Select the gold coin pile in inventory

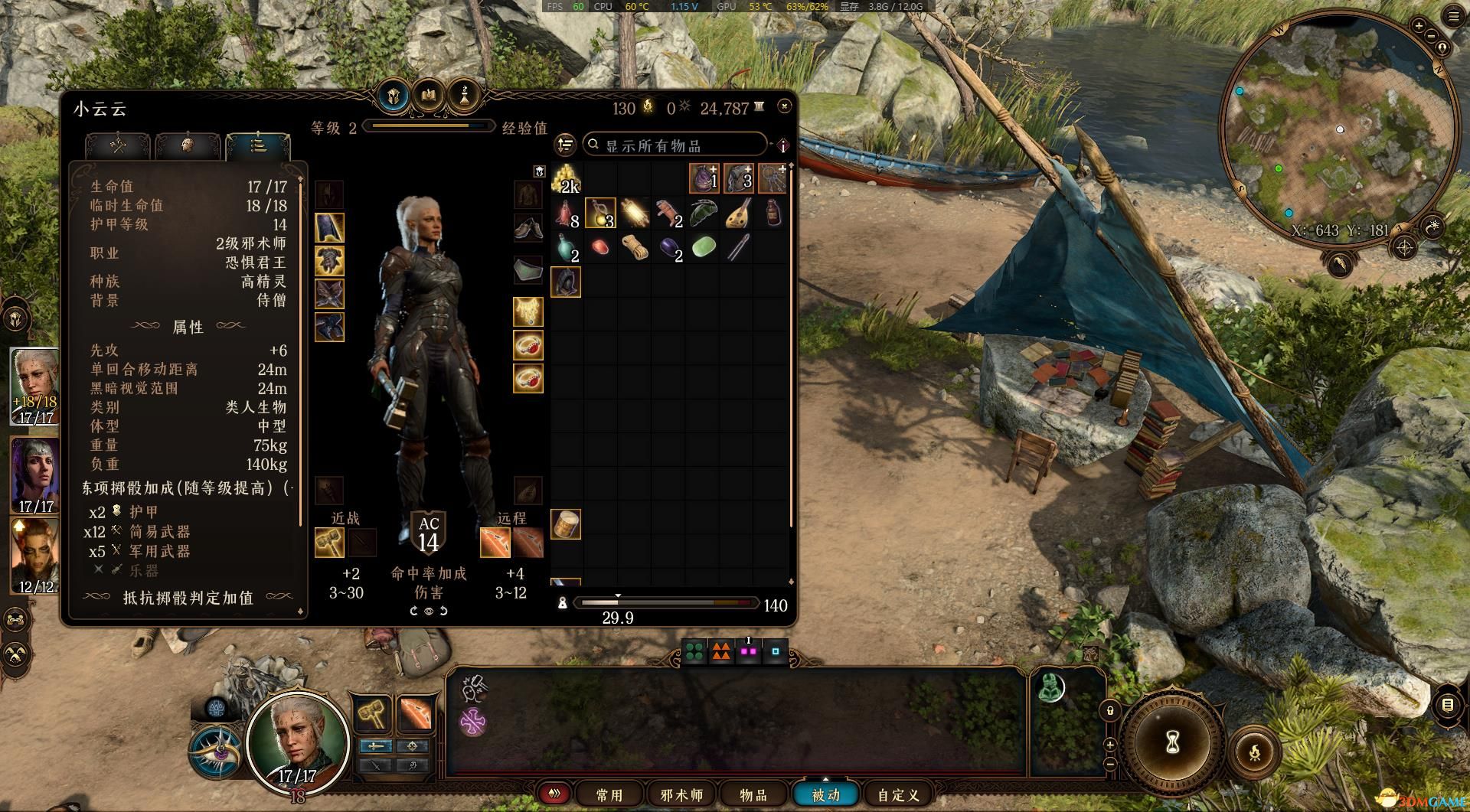pos(567,180)
